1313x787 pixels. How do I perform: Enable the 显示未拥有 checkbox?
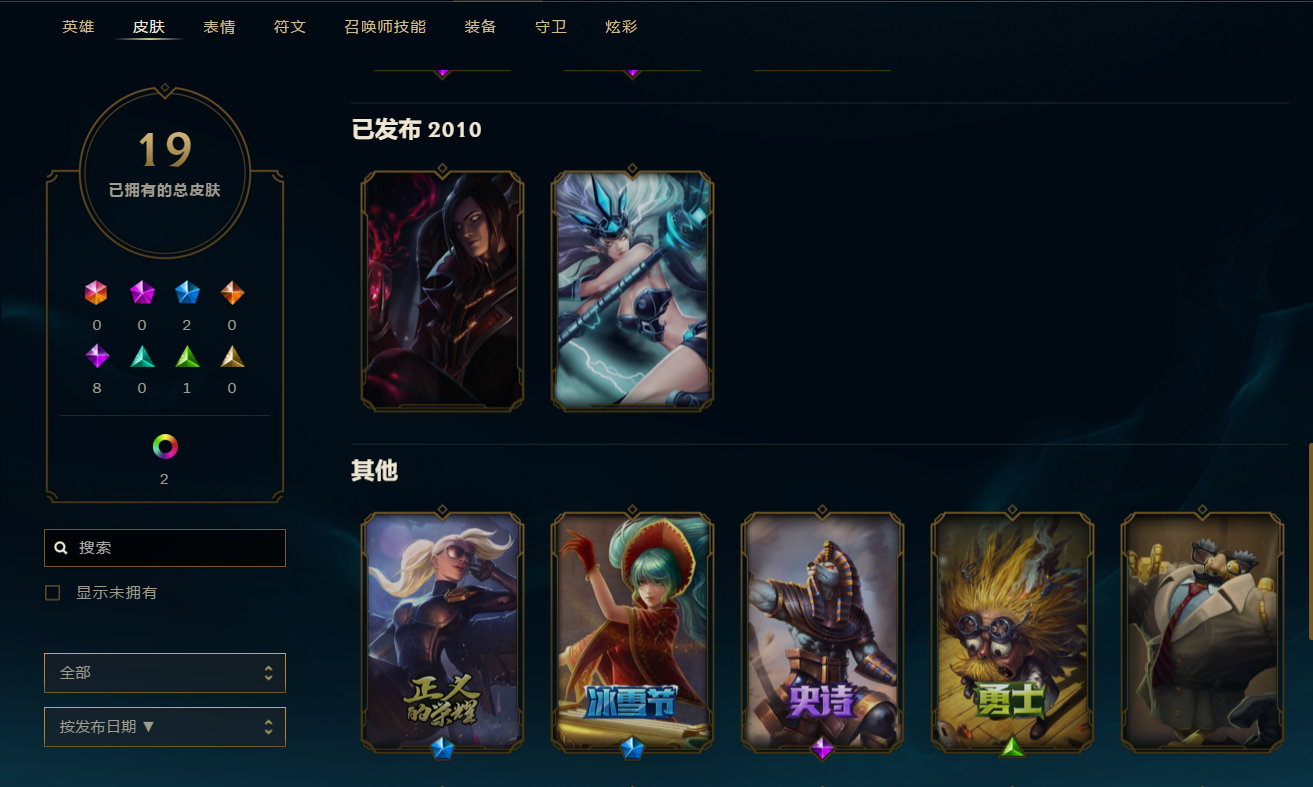[52, 592]
